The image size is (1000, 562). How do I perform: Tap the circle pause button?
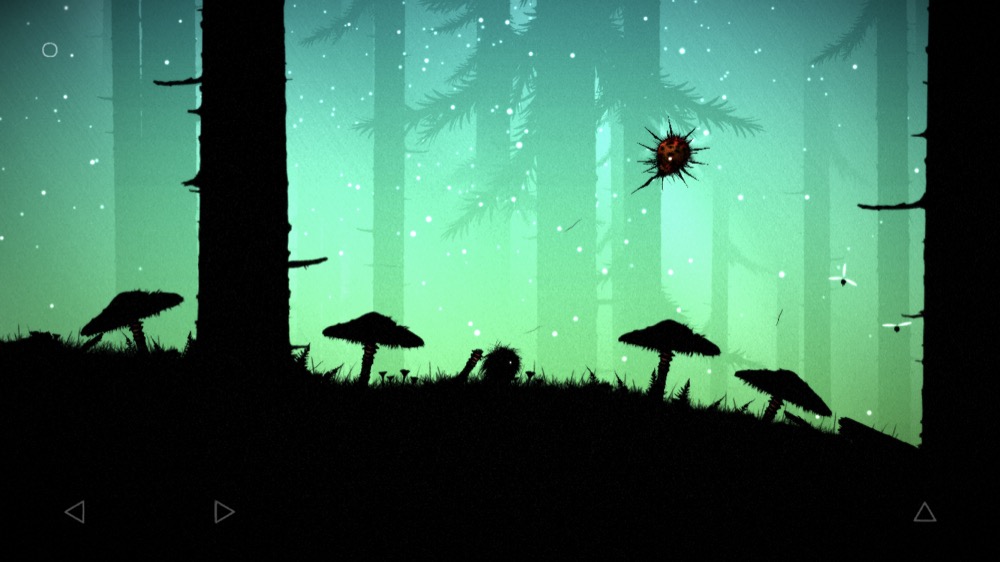[50, 50]
